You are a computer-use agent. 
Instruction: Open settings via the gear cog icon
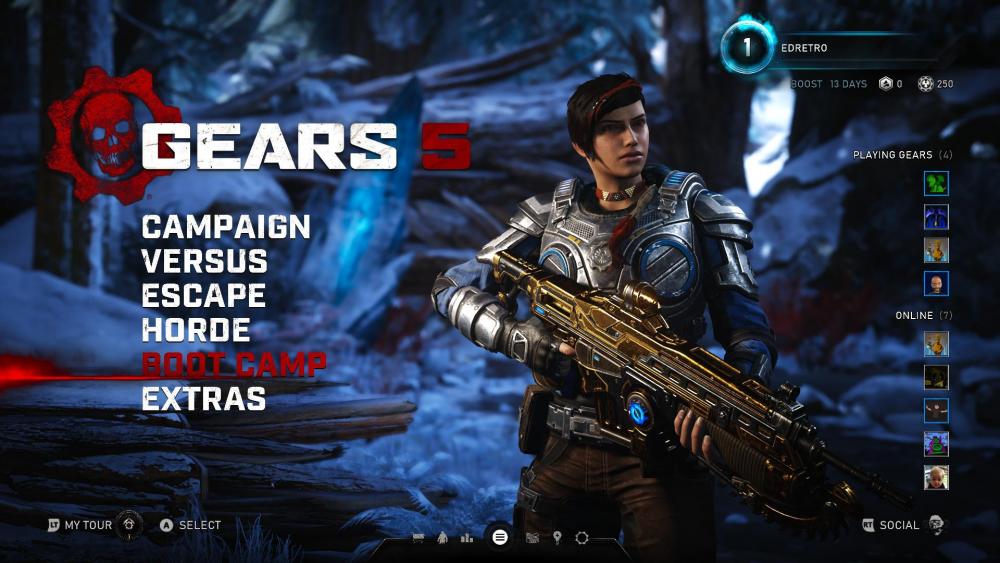point(582,538)
